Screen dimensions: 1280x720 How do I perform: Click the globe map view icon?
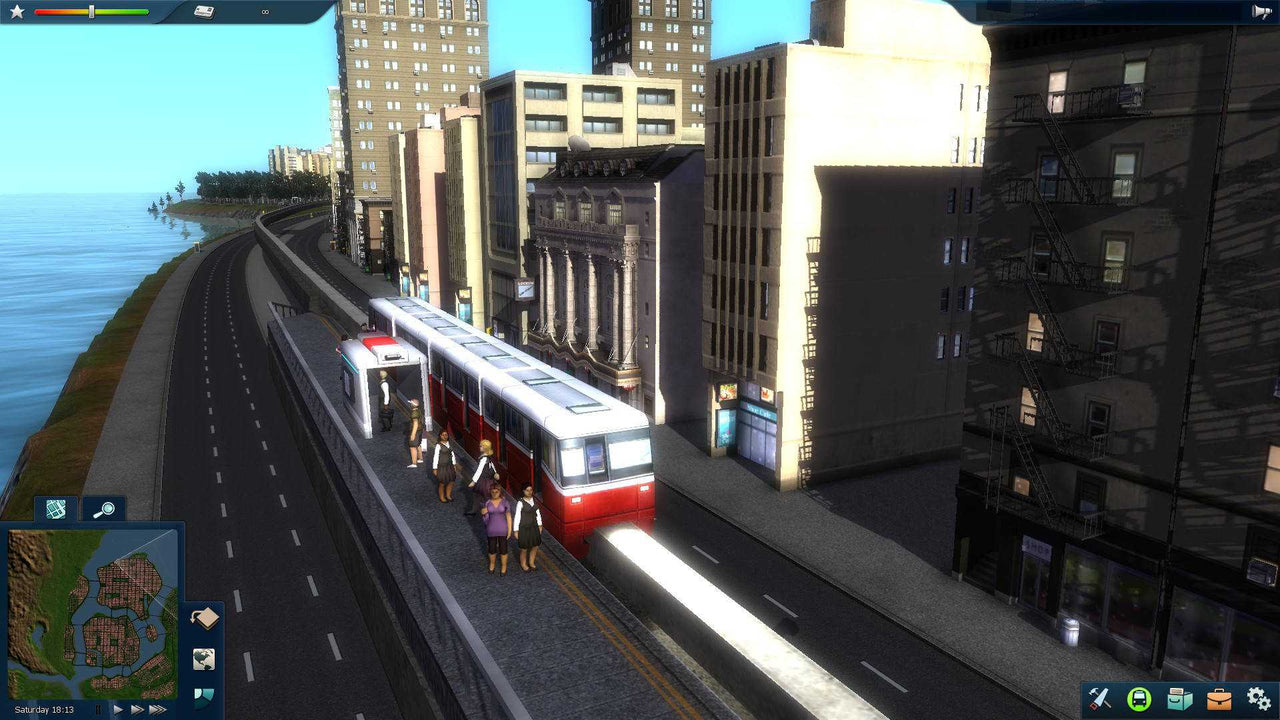pyautogui.click(x=203, y=660)
